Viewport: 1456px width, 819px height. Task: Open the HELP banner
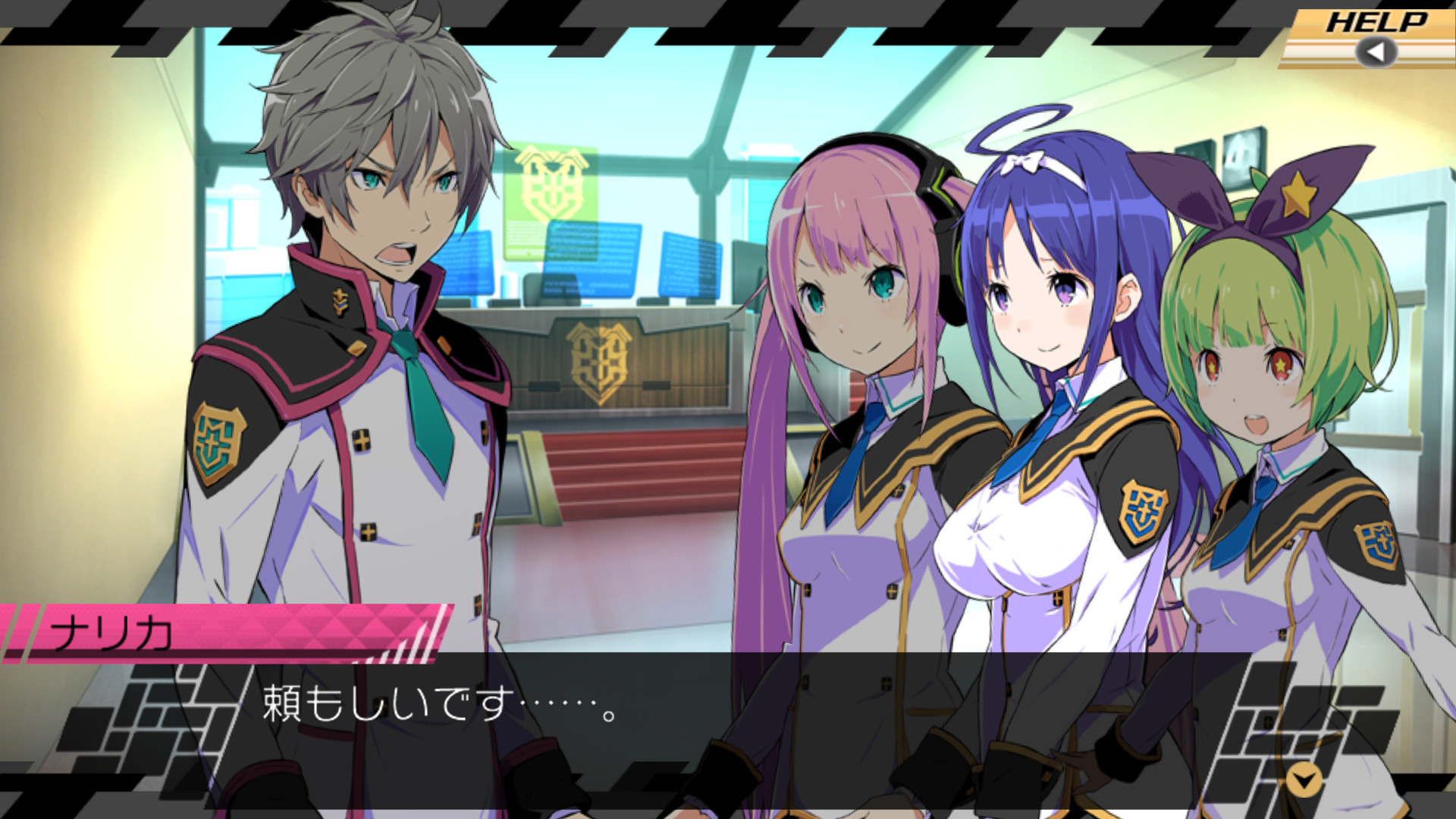pyautogui.click(x=1382, y=23)
